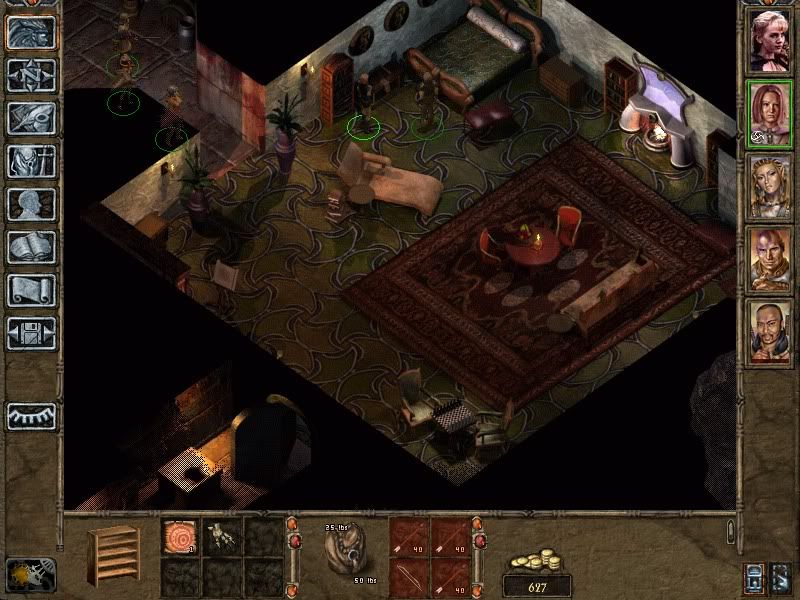Open the journal quill button
Viewport: 800px width, 600px height.
pyautogui.click(x=31, y=118)
